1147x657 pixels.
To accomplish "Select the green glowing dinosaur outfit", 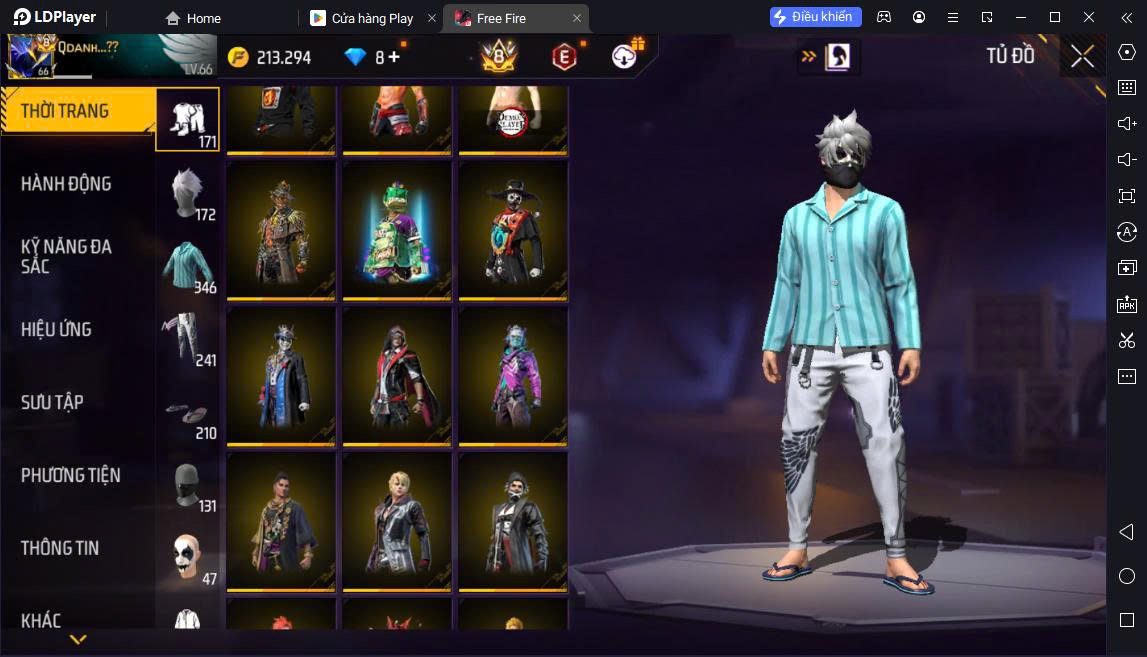I will tap(397, 229).
